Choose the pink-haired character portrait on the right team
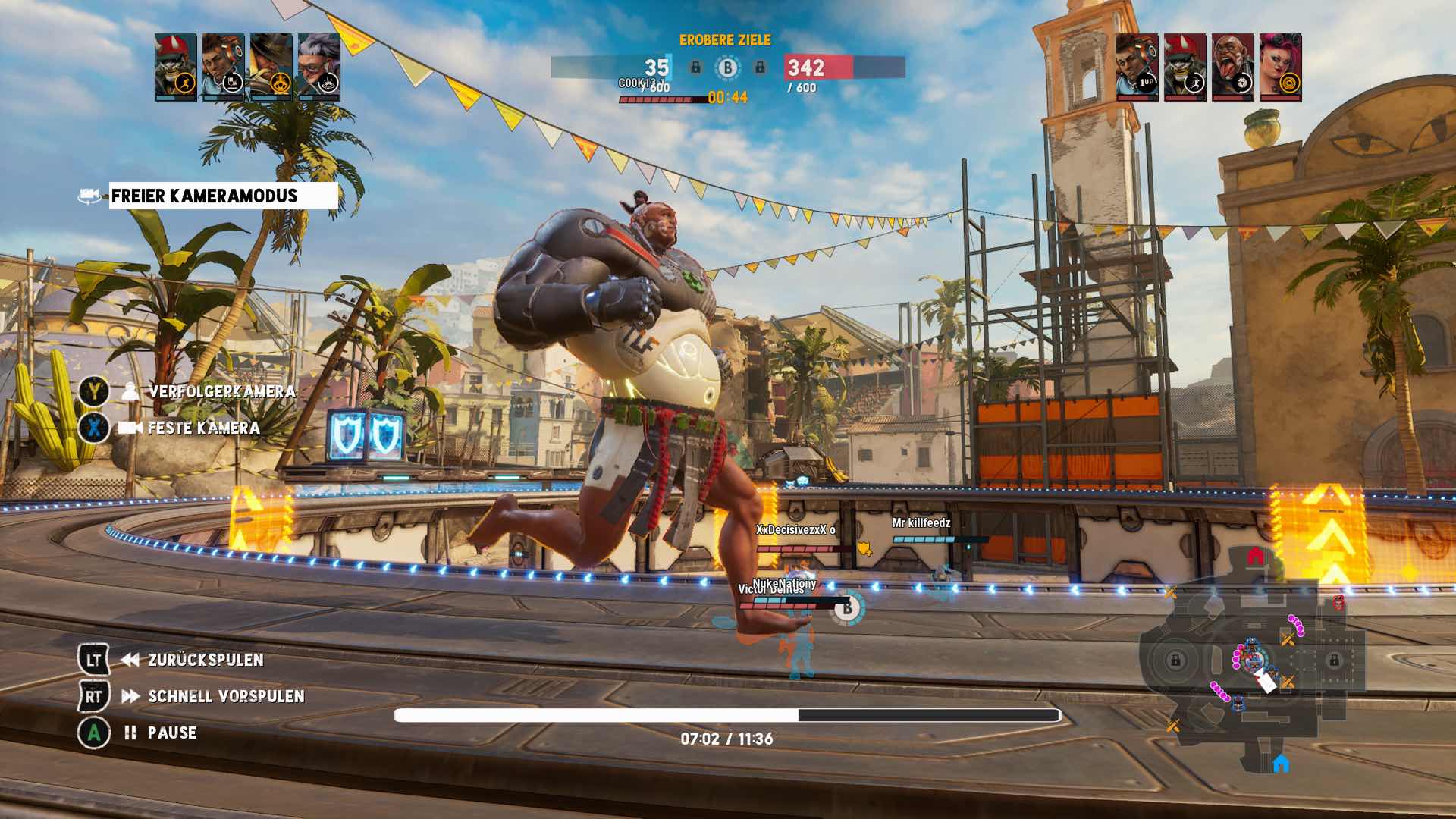The width and height of the screenshot is (1456, 819). click(x=1280, y=67)
